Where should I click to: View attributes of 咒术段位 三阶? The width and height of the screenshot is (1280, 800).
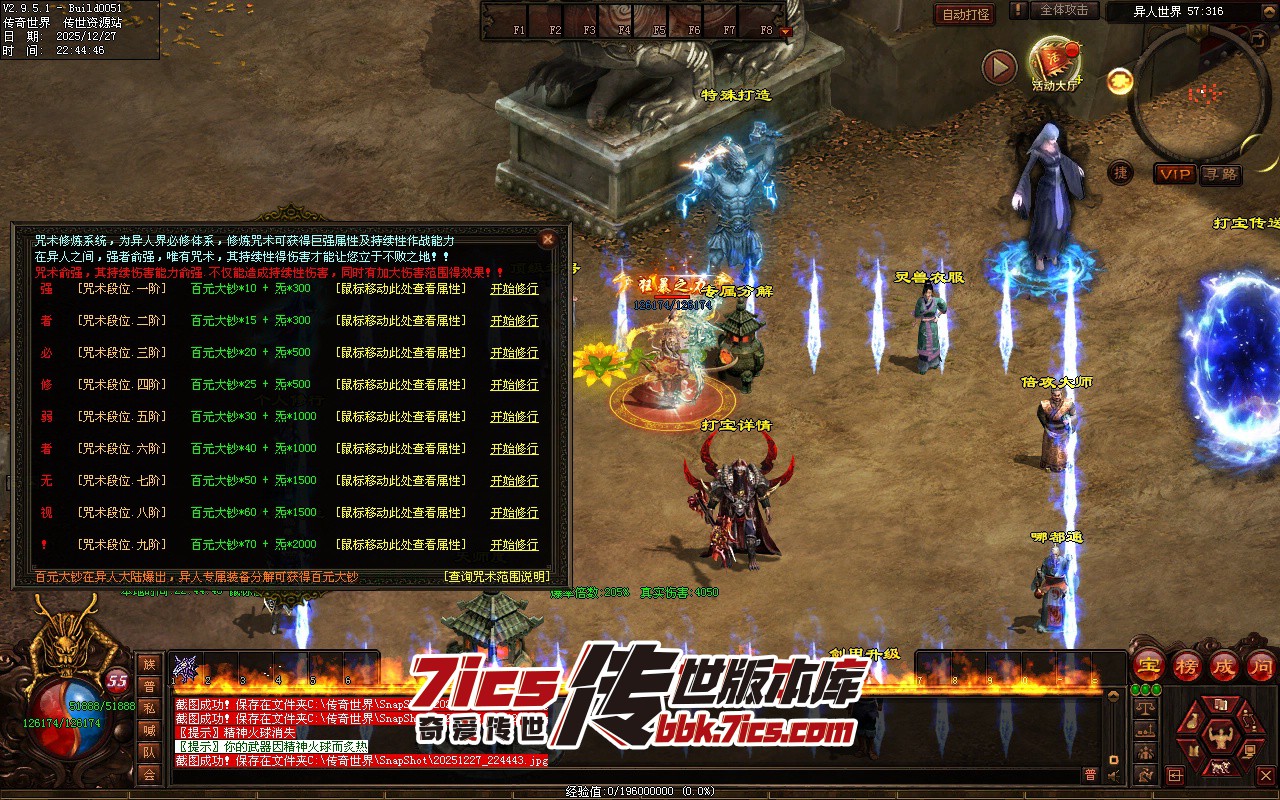(x=401, y=353)
